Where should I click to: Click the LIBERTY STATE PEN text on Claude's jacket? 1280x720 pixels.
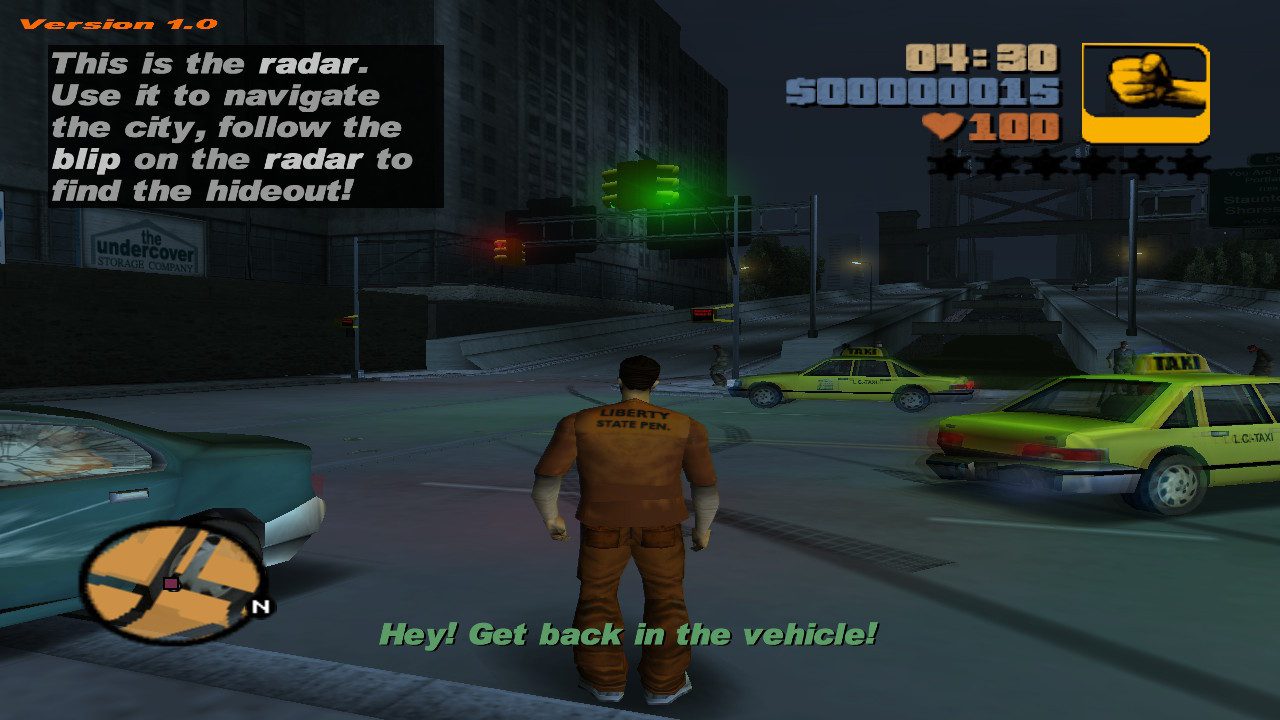(x=633, y=420)
